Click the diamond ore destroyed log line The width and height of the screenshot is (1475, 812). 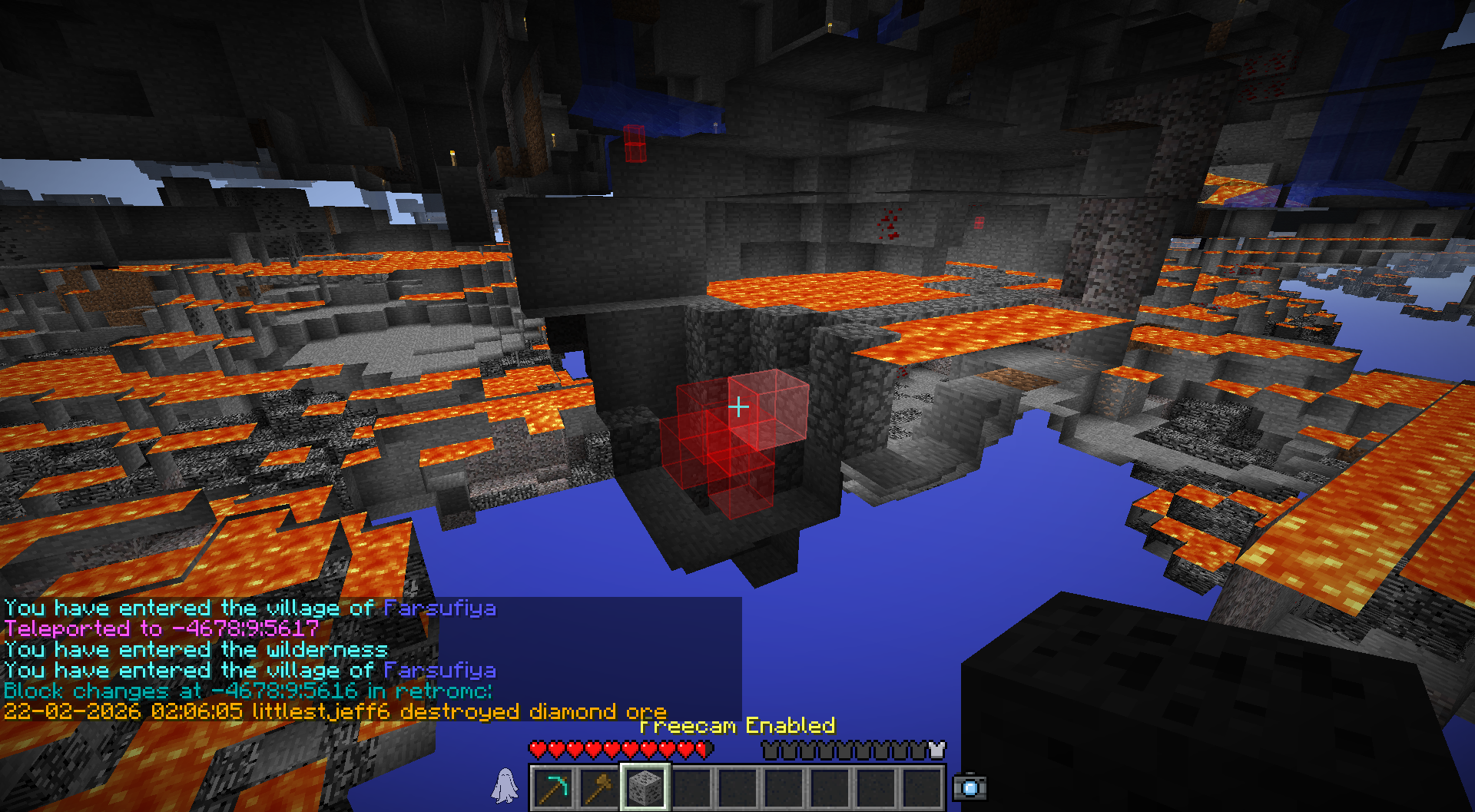(334, 711)
